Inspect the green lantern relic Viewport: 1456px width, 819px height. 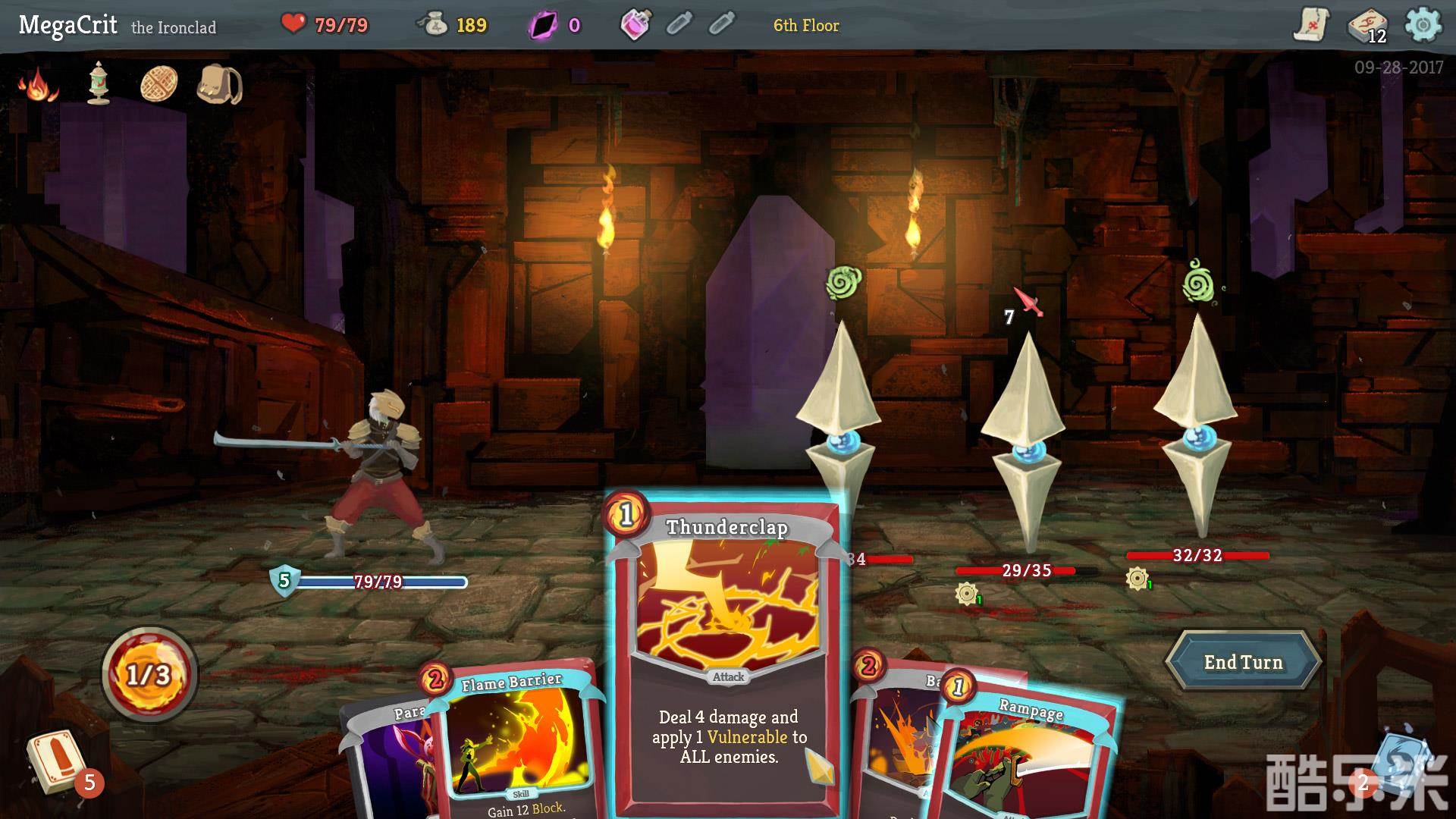(x=99, y=83)
